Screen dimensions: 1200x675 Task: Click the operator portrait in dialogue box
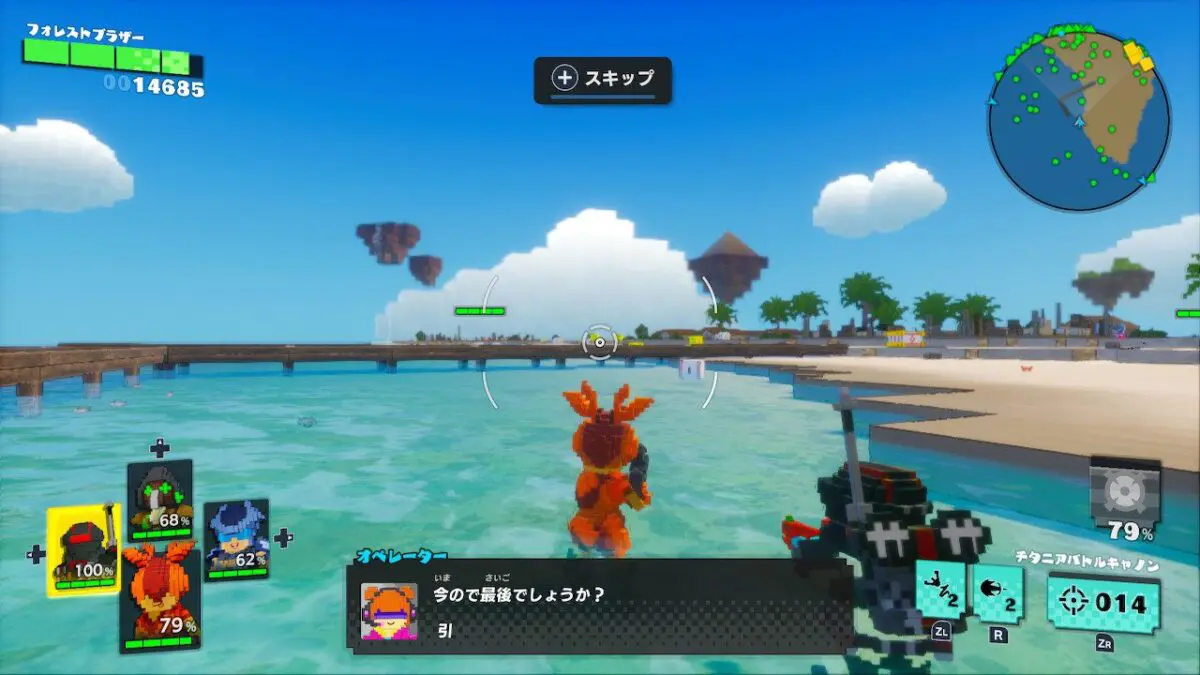click(x=389, y=611)
